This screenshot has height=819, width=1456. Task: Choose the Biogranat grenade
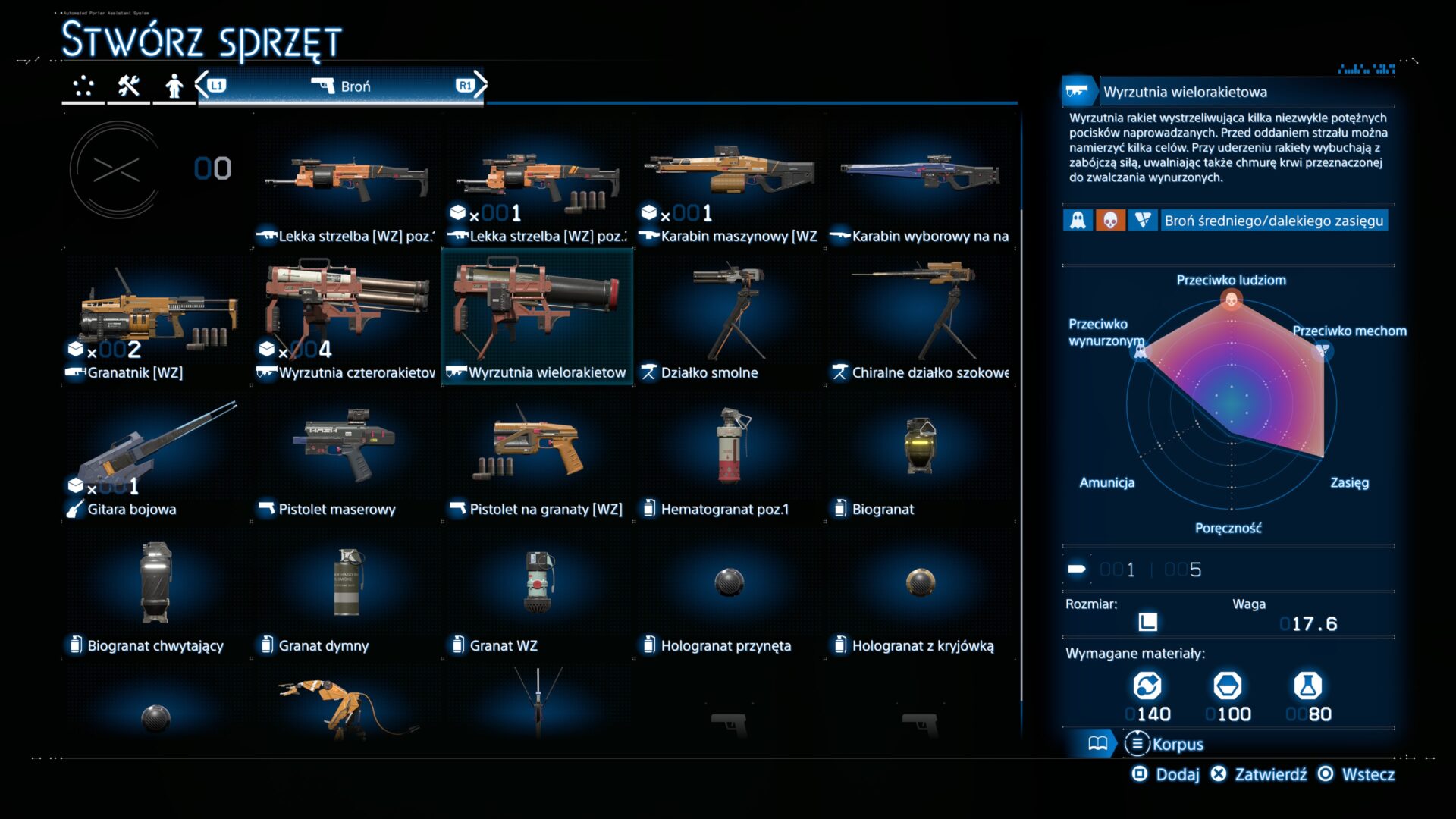pos(920,457)
